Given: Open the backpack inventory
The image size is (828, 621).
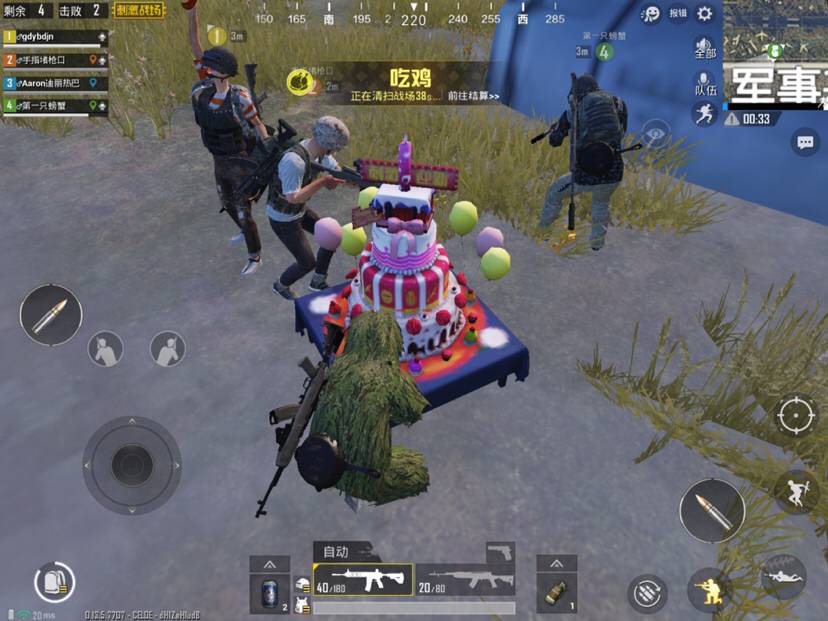Looking at the screenshot, I should [x=53, y=582].
